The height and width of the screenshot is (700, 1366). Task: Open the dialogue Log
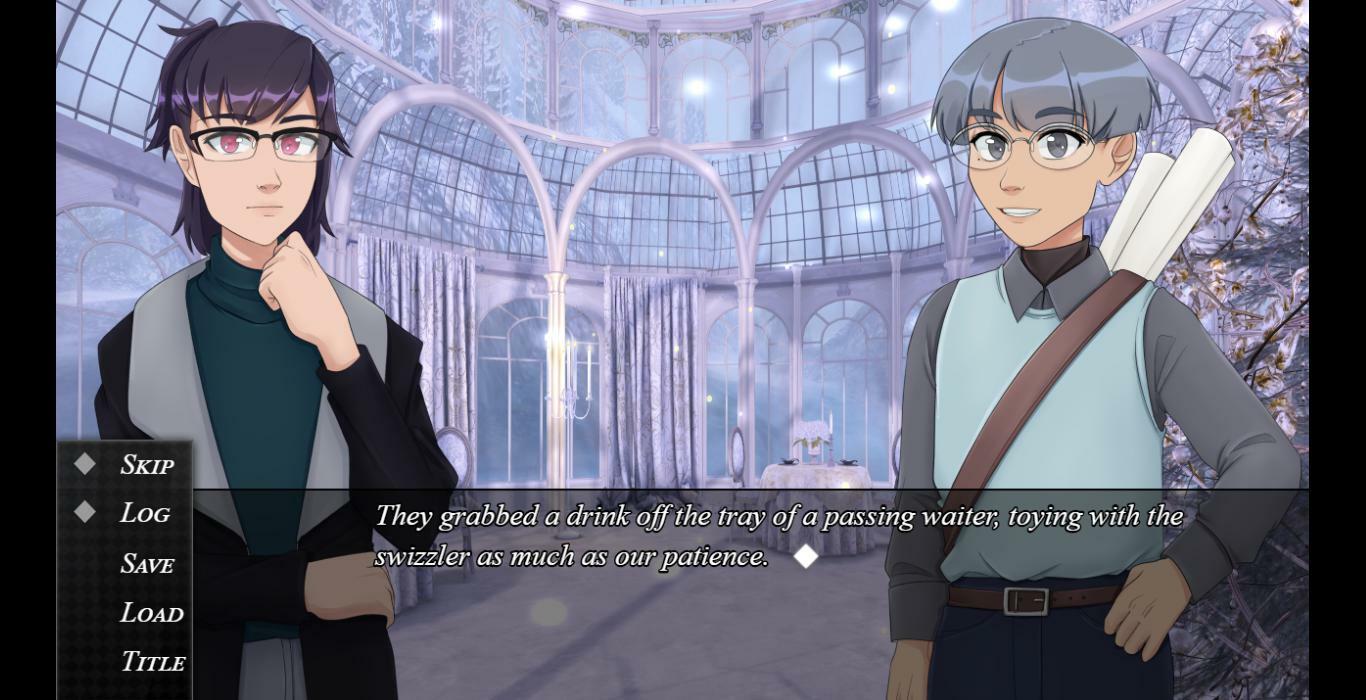click(x=144, y=513)
